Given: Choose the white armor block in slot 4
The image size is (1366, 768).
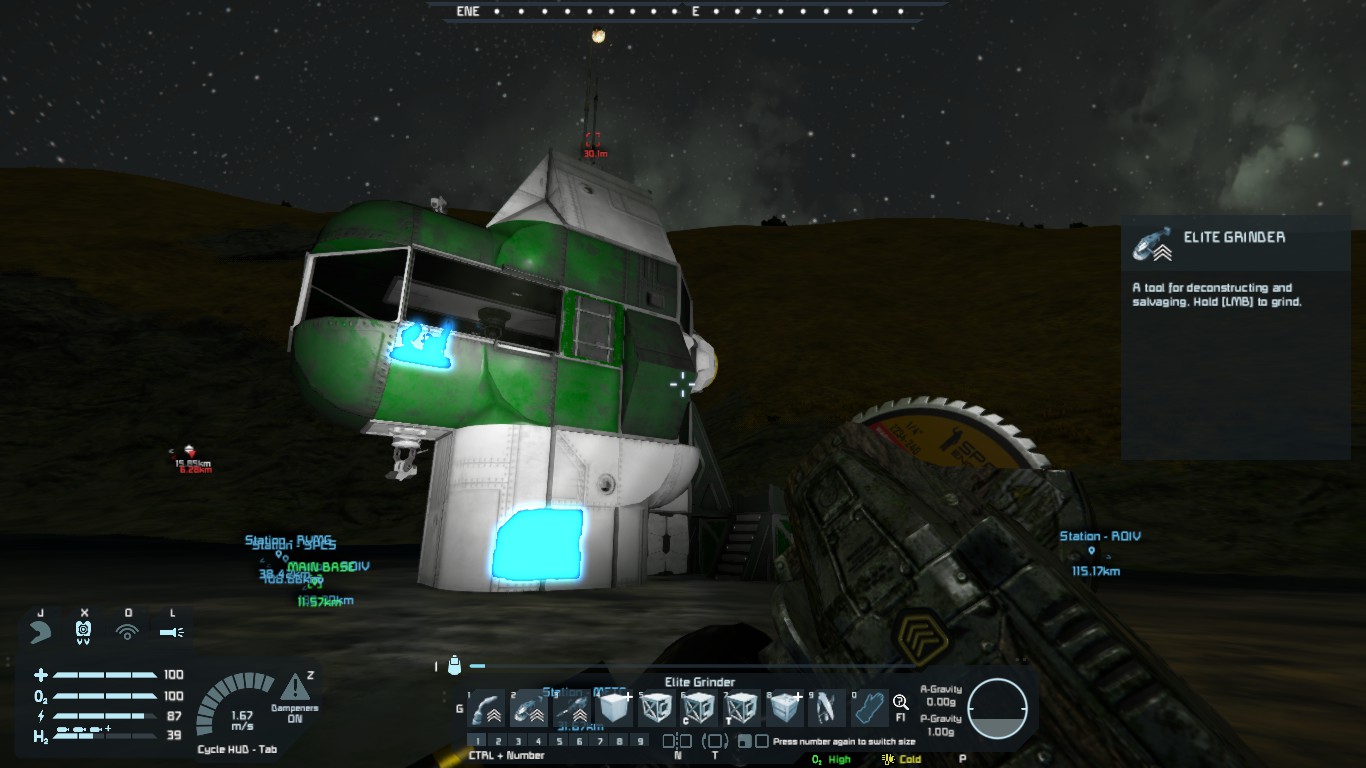Looking at the screenshot, I should (x=616, y=709).
